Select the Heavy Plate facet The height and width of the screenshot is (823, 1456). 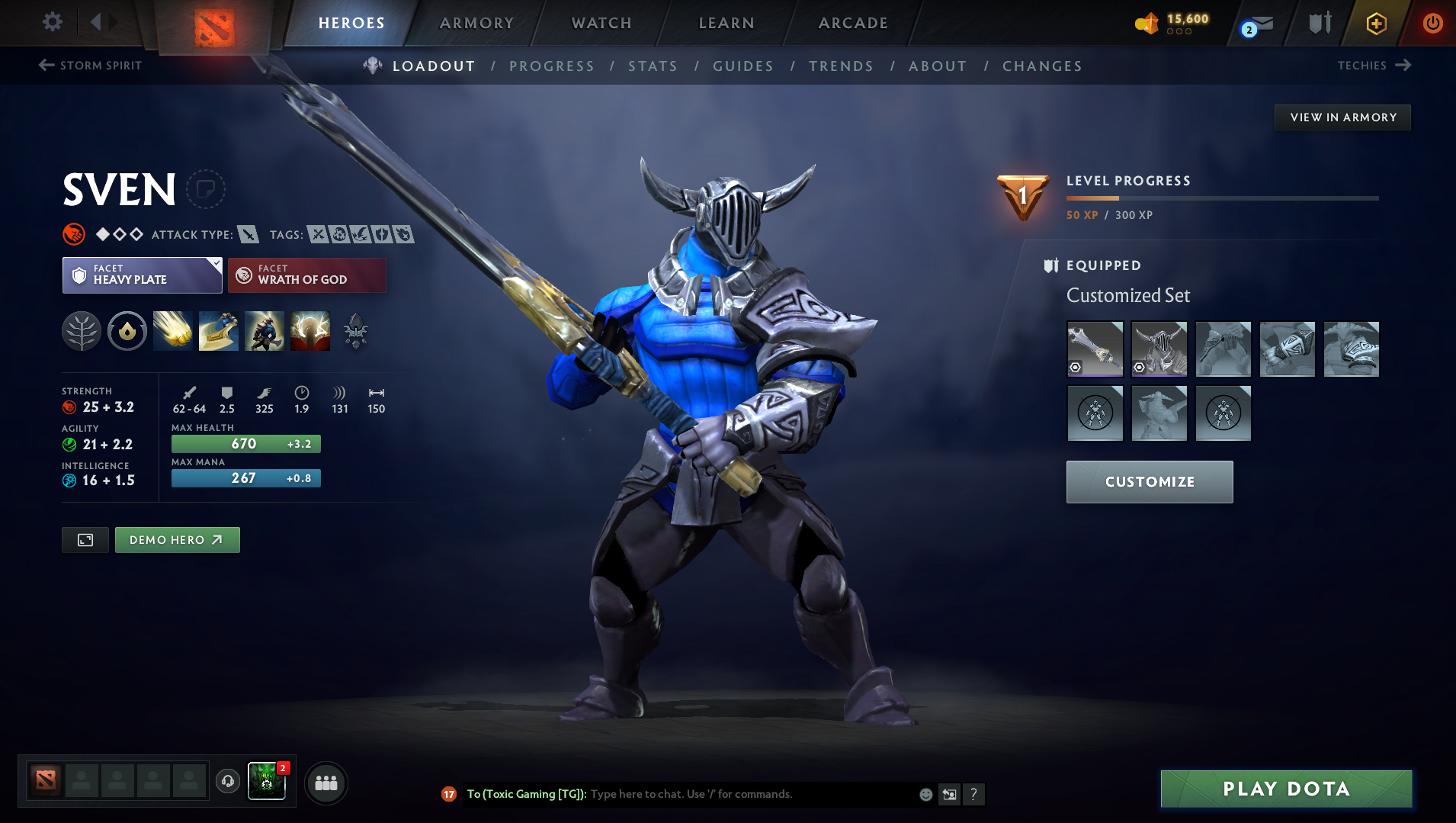(142, 275)
